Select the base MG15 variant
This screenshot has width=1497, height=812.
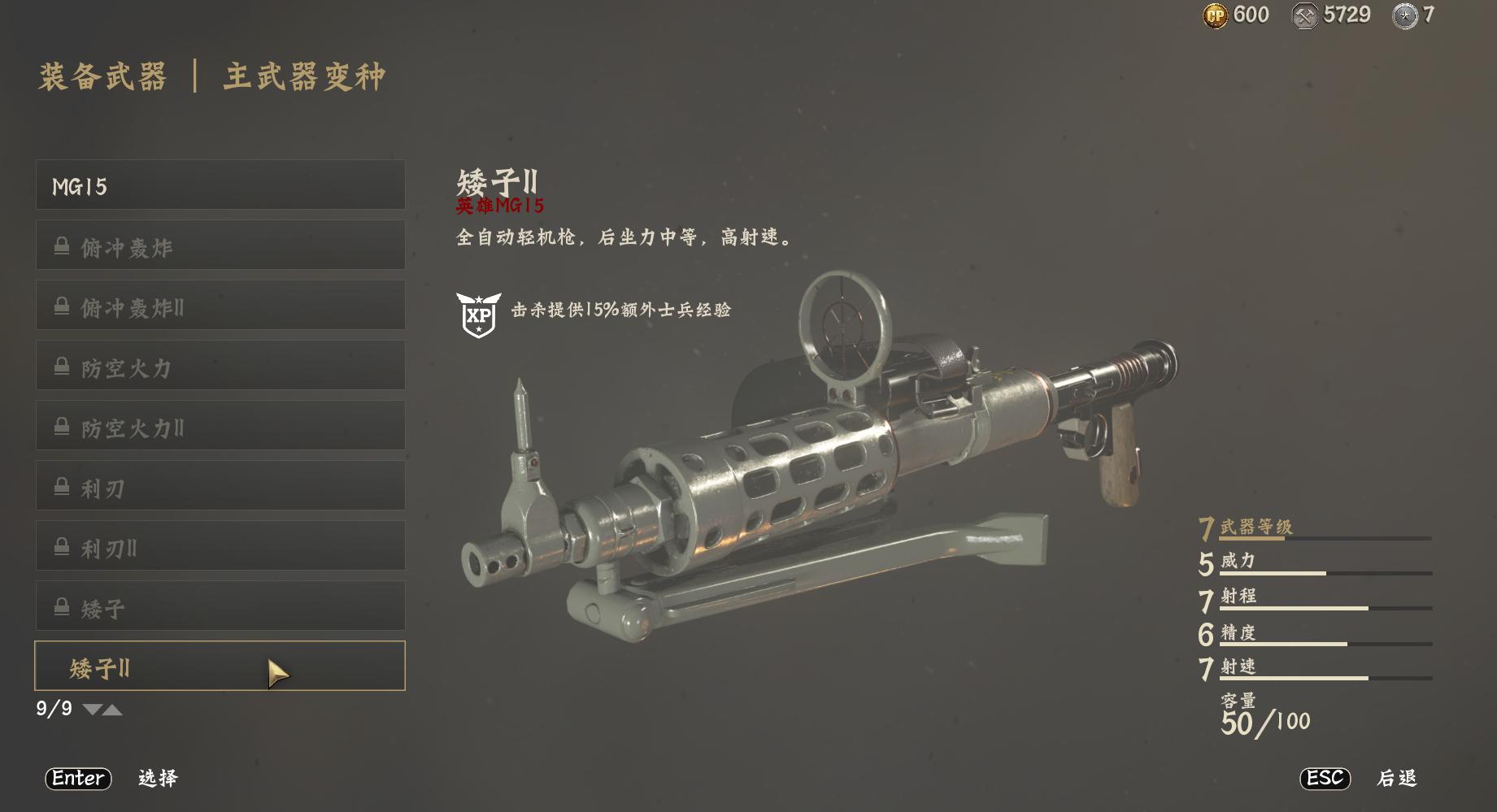tap(220, 185)
